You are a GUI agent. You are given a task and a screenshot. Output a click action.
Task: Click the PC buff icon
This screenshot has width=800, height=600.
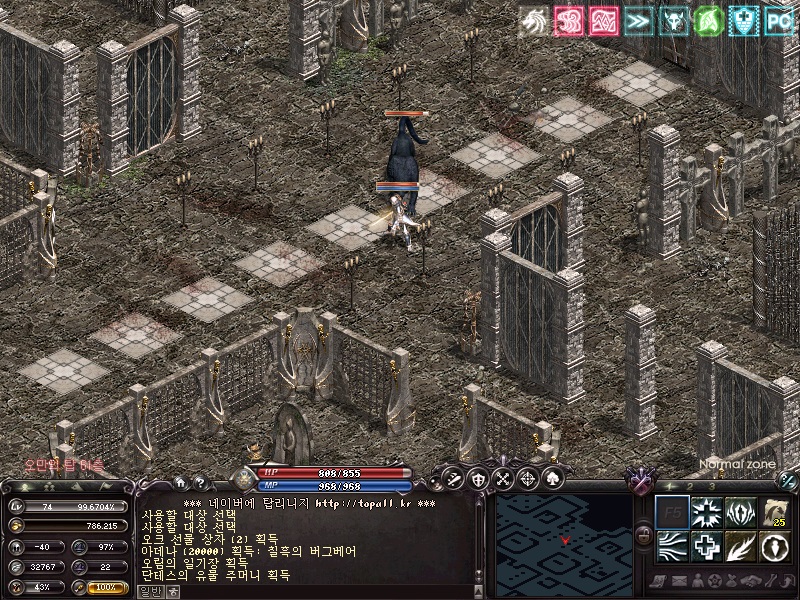coord(779,20)
